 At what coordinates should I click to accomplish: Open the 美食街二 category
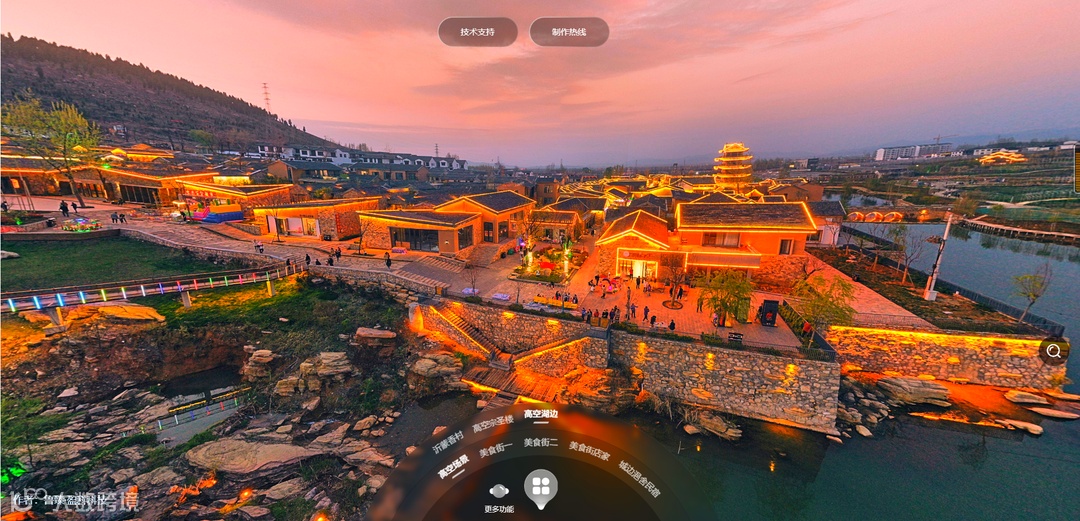(x=541, y=442)
